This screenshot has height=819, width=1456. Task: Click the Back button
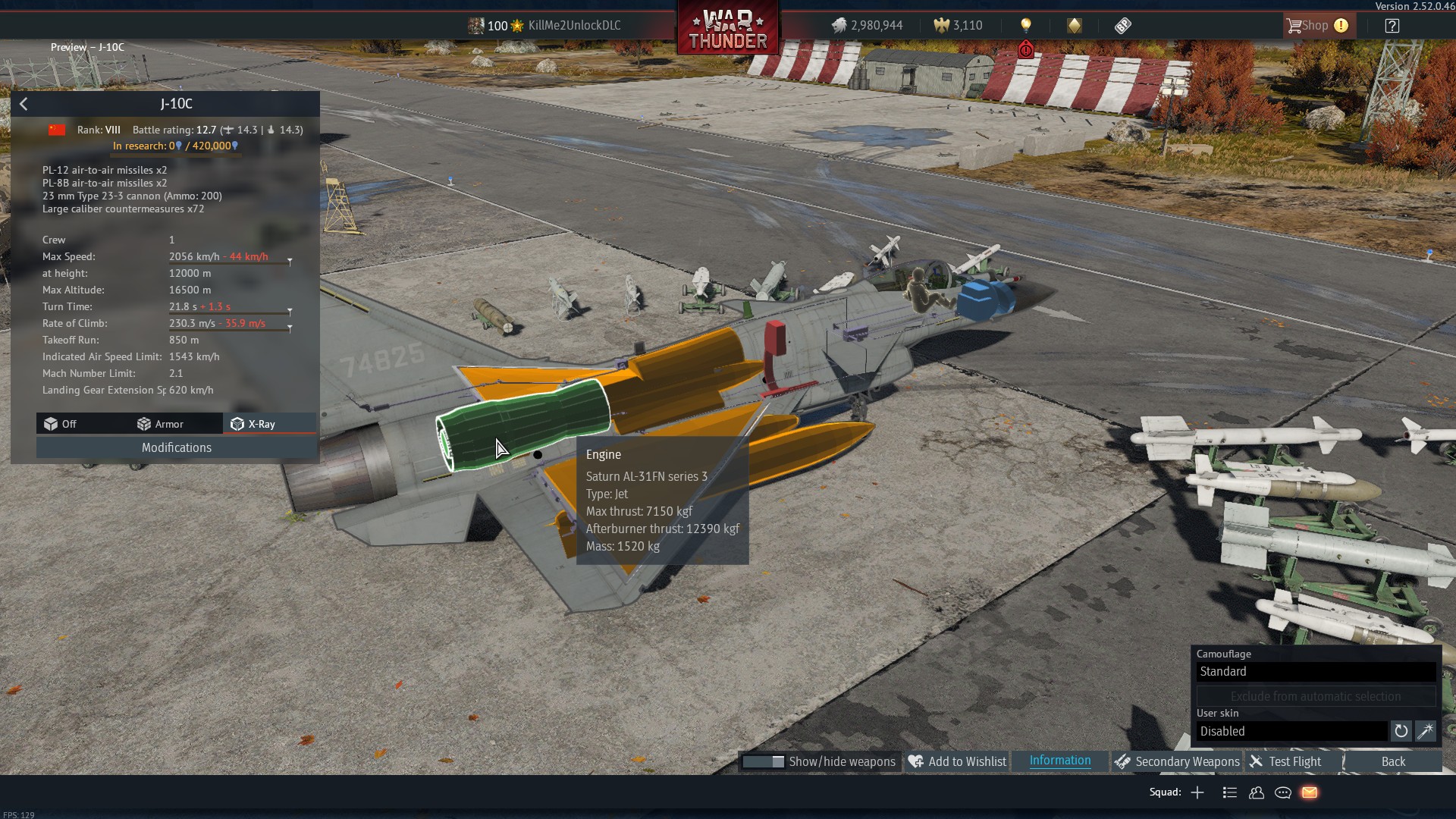[1392, 761]
